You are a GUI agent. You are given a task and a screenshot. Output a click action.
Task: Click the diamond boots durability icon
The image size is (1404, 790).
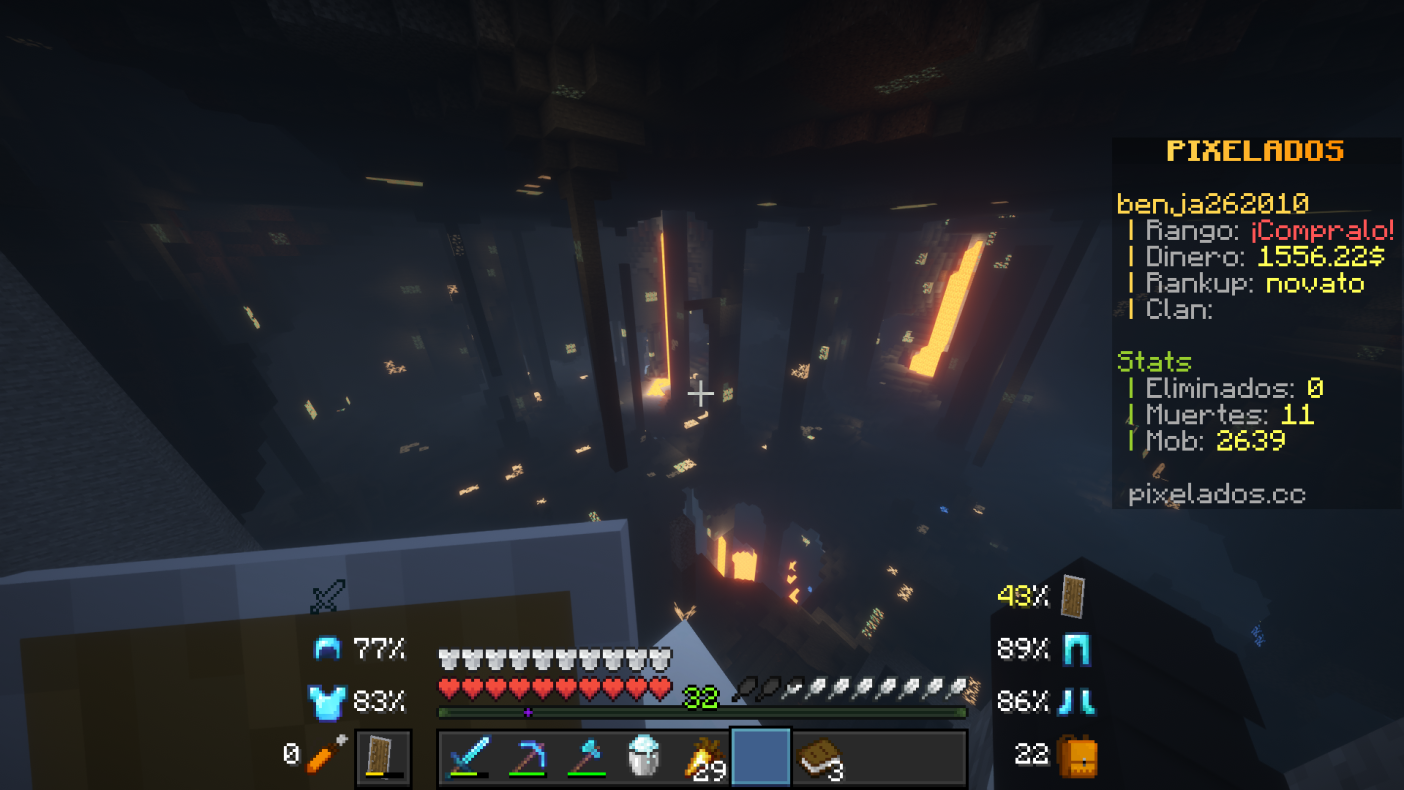(1075, 702)
